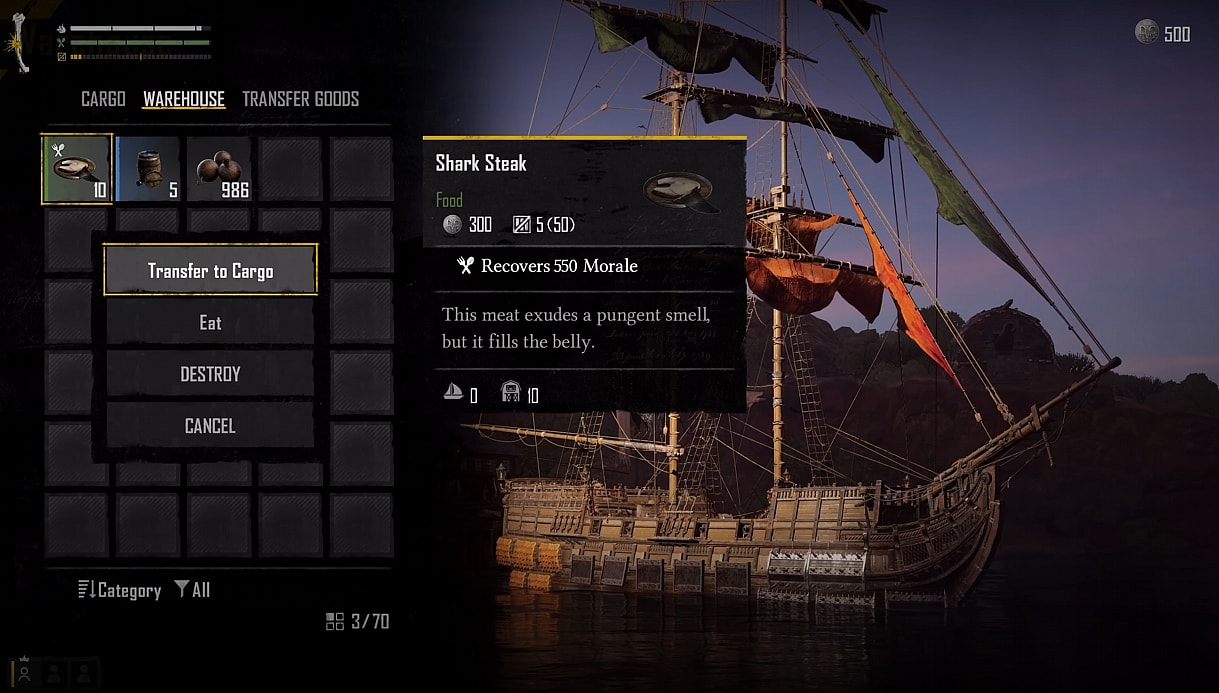
Task: Switch to the Cargo tab
Action: [x=103, y=99]
